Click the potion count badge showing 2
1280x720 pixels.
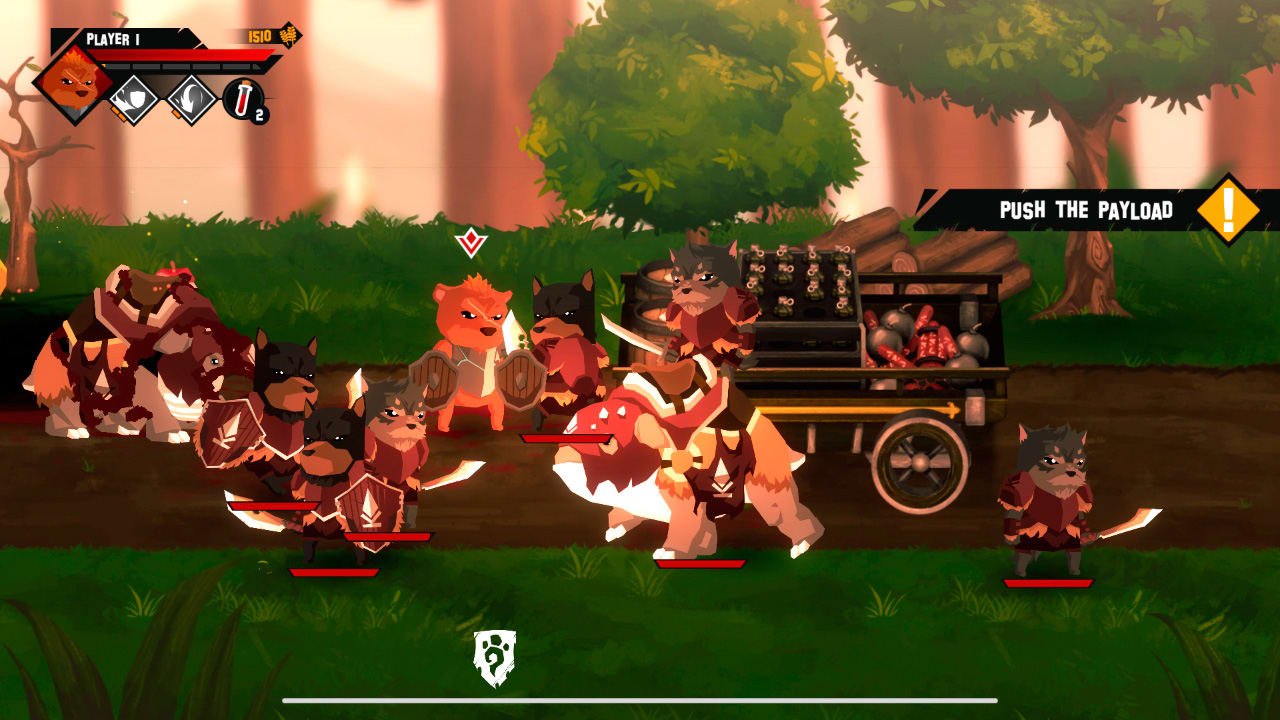click(x=259, y=115)
